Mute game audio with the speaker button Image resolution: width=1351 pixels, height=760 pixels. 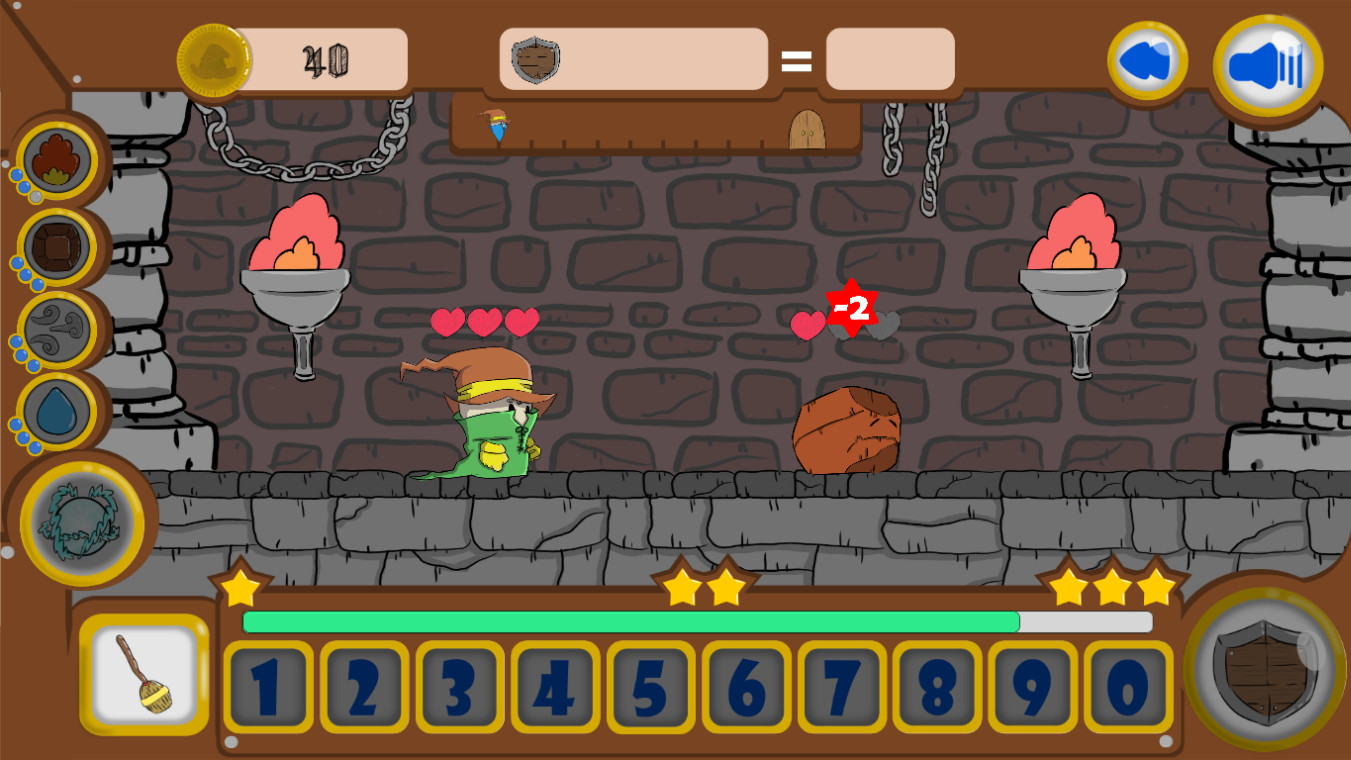1266,62
